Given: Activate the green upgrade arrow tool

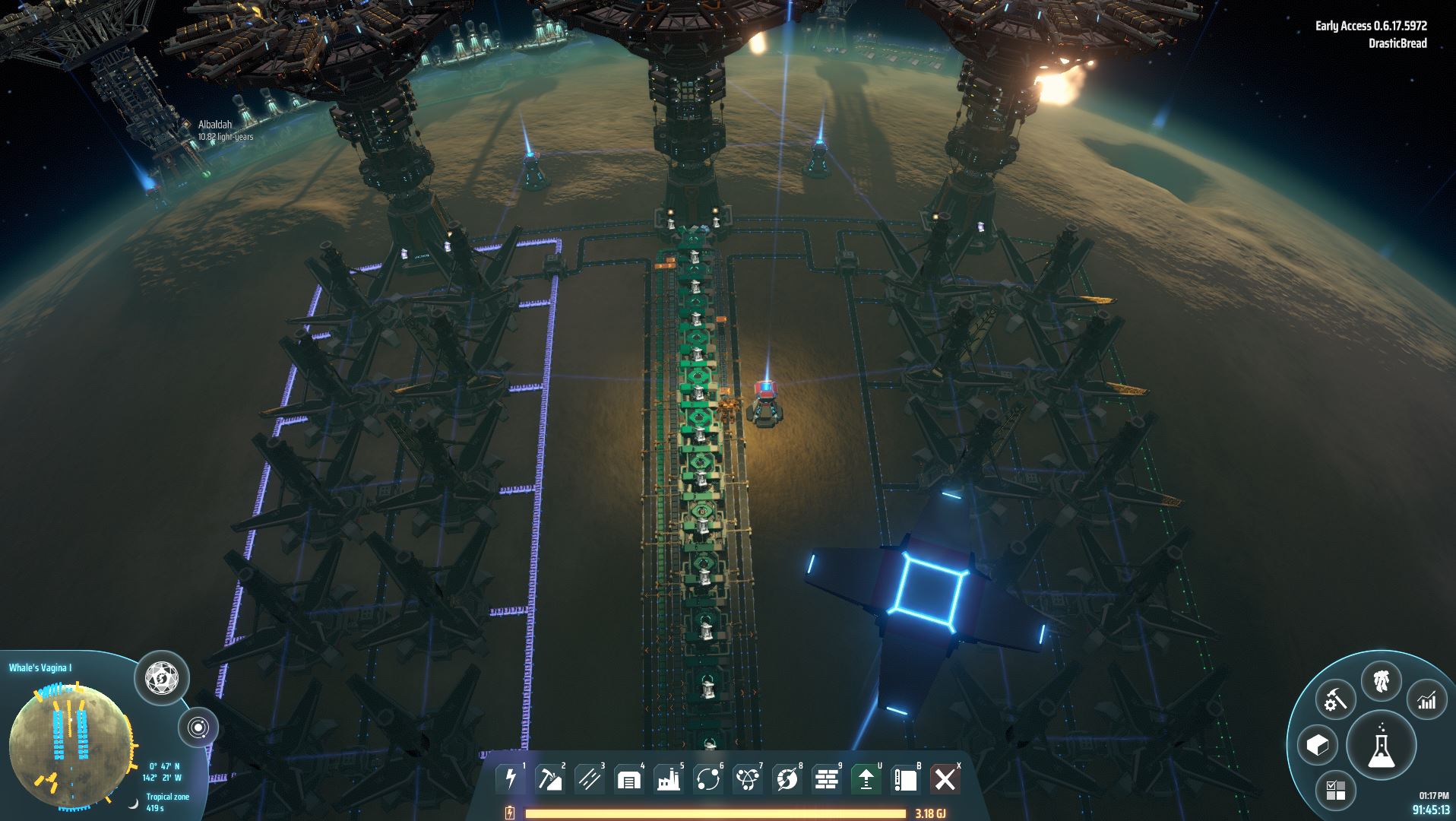Looking at the screenshot, I should tap(866, 779).
